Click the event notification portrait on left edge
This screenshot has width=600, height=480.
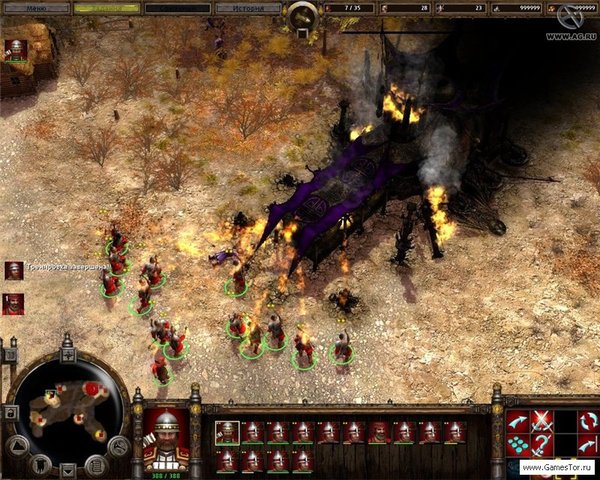[14, 271]
